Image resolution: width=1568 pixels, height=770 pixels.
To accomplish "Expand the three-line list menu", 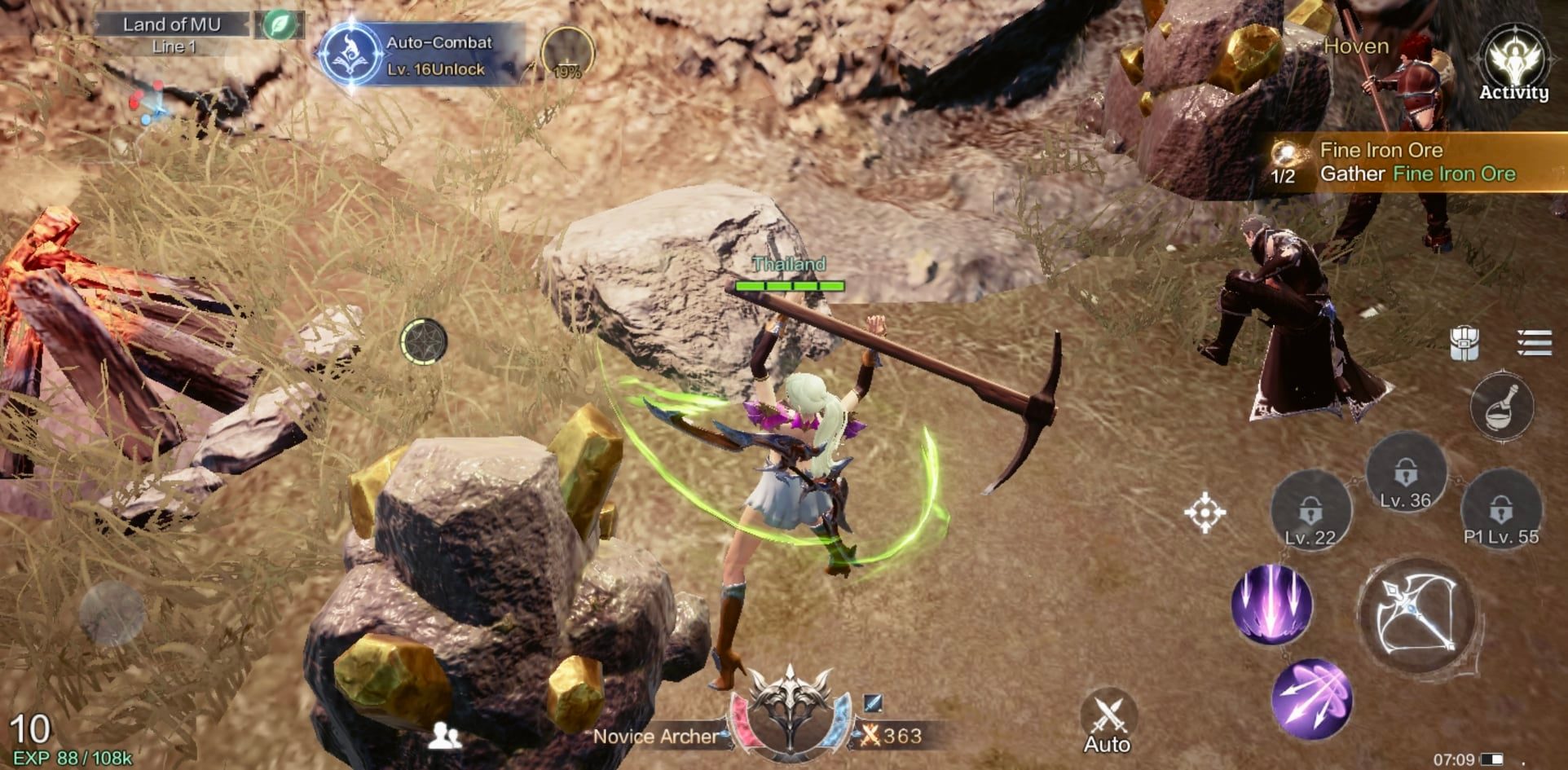I will click(x=1534, y=343).
